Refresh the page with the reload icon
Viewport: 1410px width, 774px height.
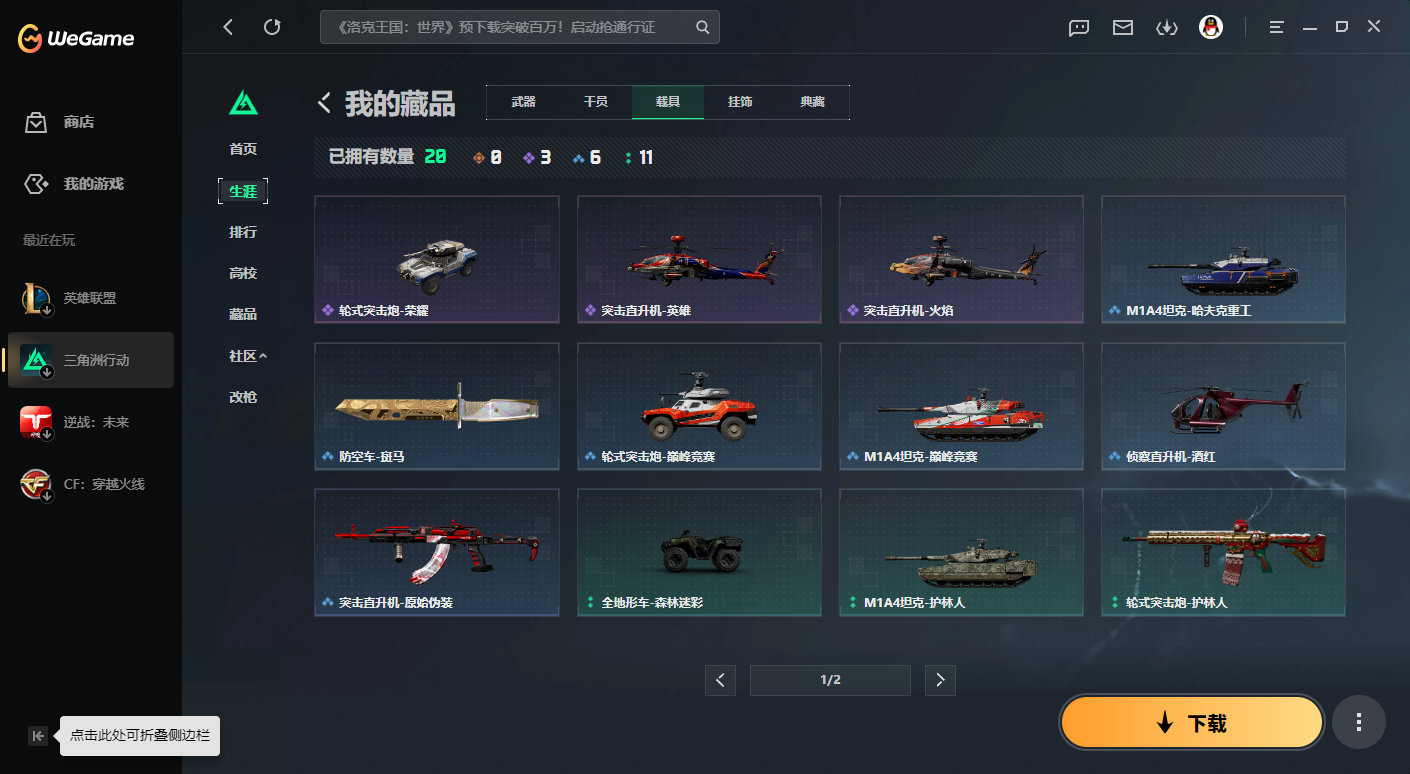tap(272, 27)
